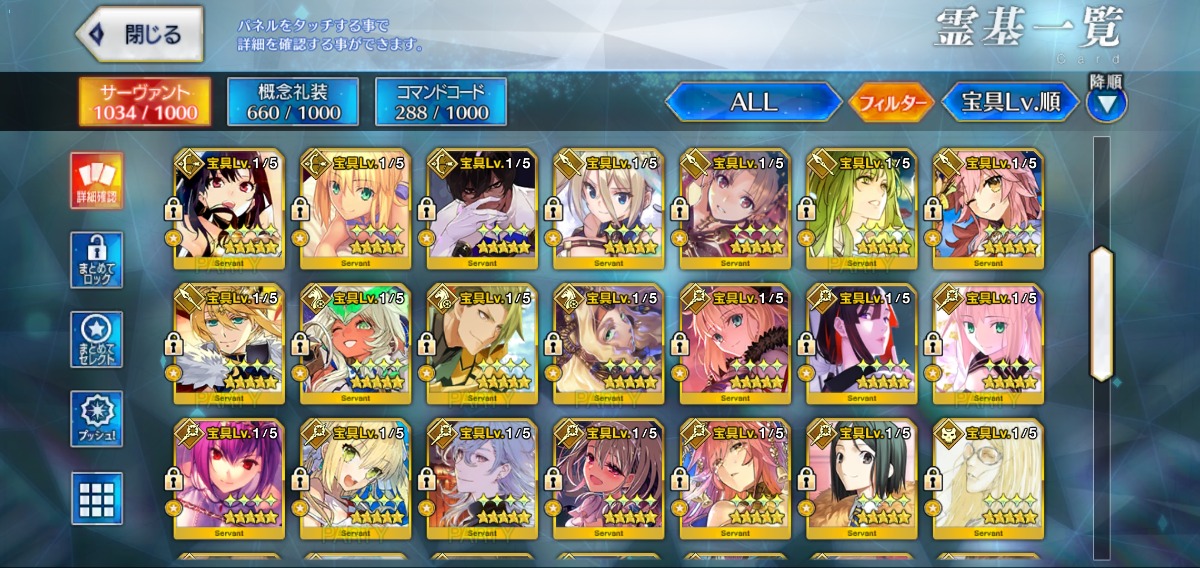Change the grid layout with the grid icon
The image size is (1200, 568).
97,498
